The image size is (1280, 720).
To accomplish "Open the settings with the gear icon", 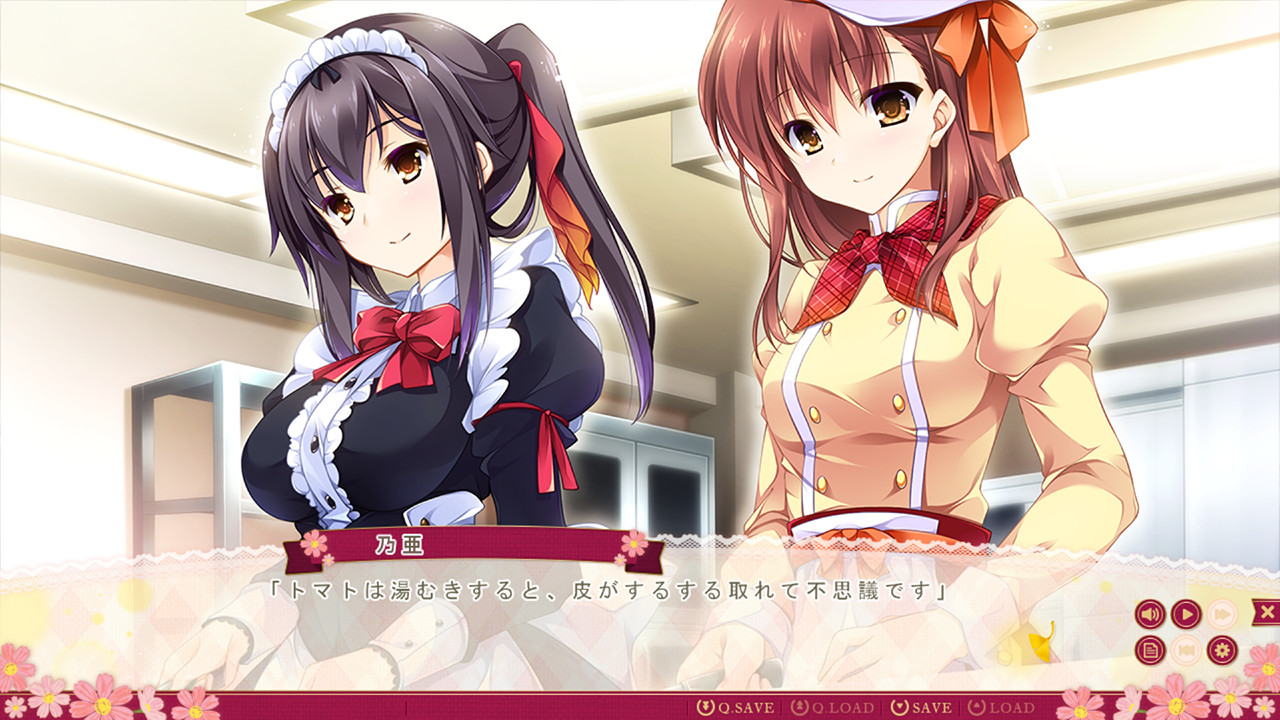I will tap(1221, 650).
